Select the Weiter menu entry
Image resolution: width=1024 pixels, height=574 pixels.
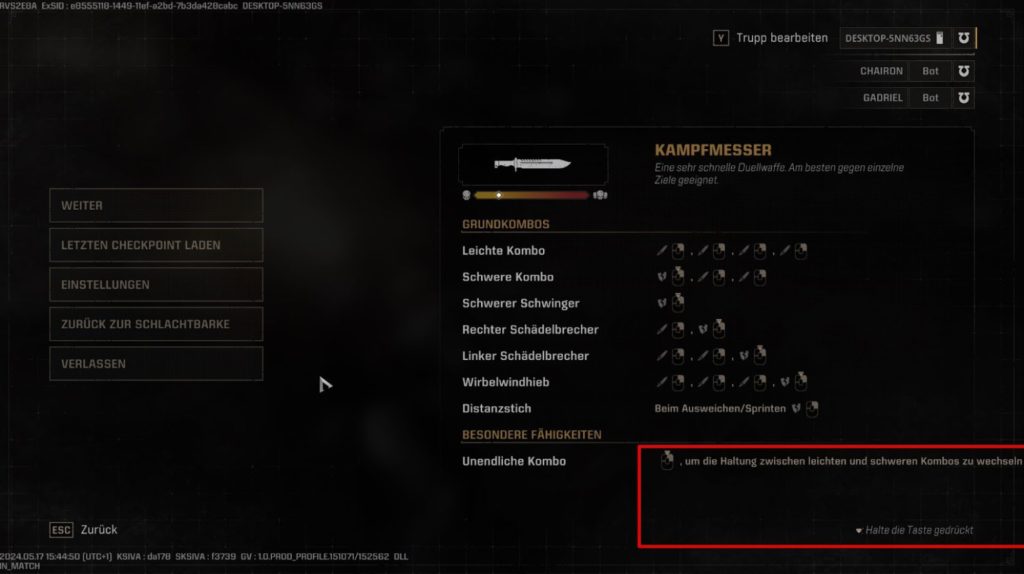click(x=155, y=205)
